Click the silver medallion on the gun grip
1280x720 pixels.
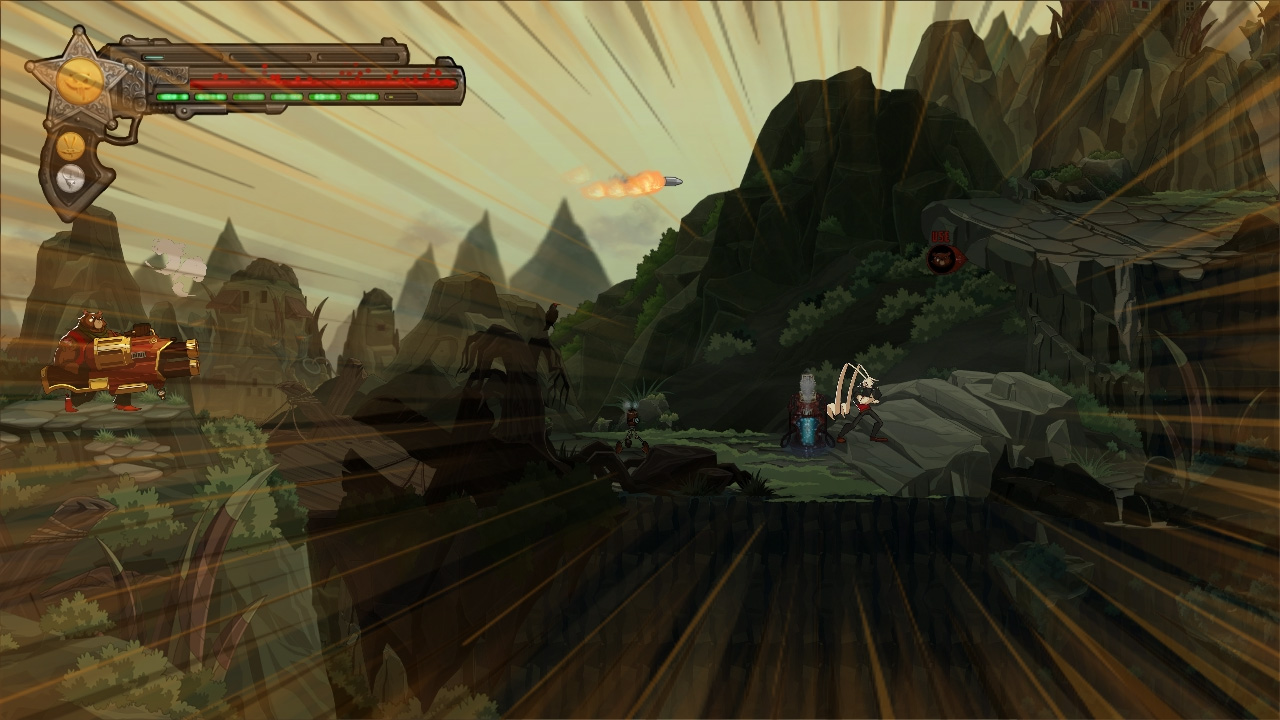(70, 178)
